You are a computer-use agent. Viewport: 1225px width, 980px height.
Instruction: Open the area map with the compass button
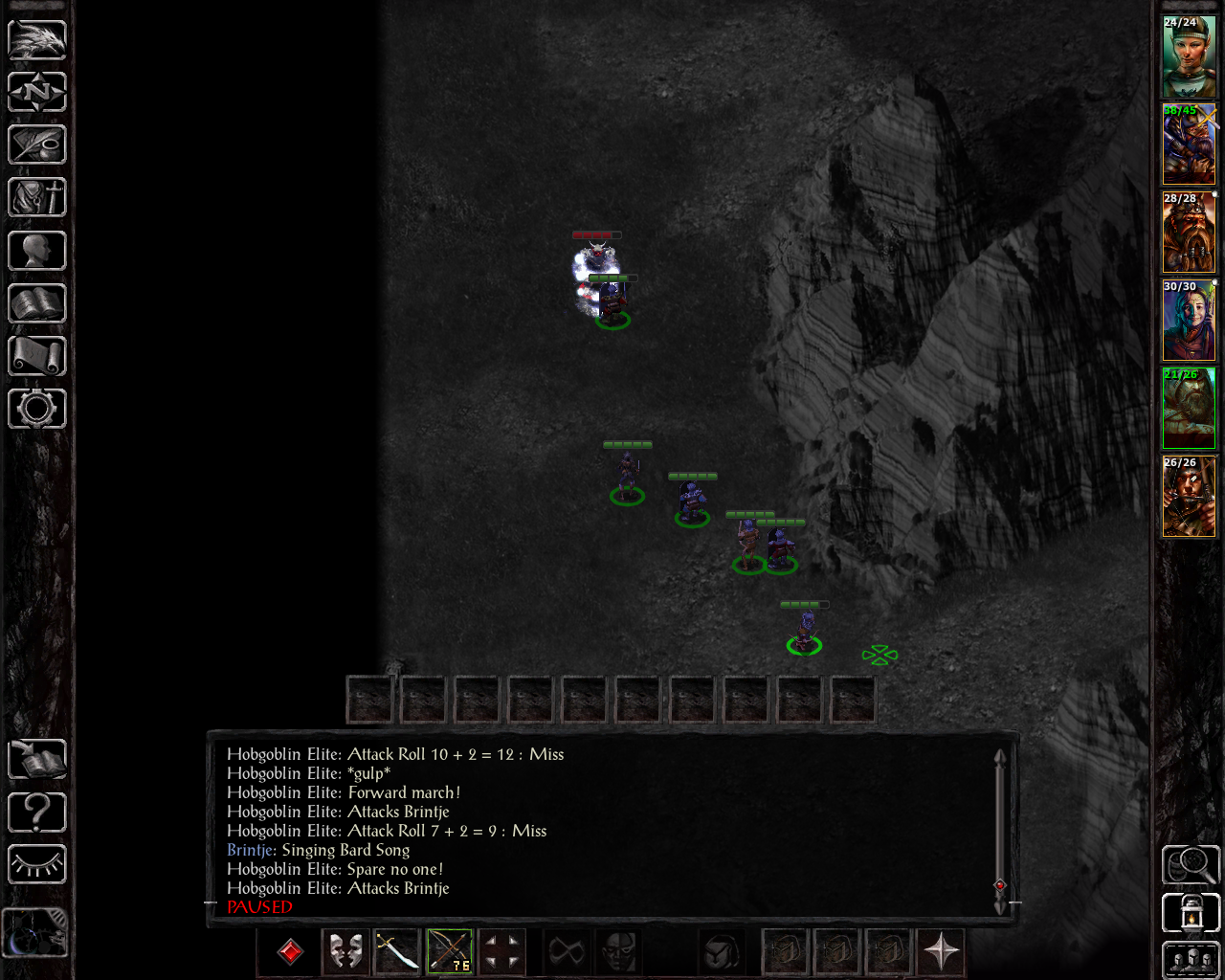point(37,93)
